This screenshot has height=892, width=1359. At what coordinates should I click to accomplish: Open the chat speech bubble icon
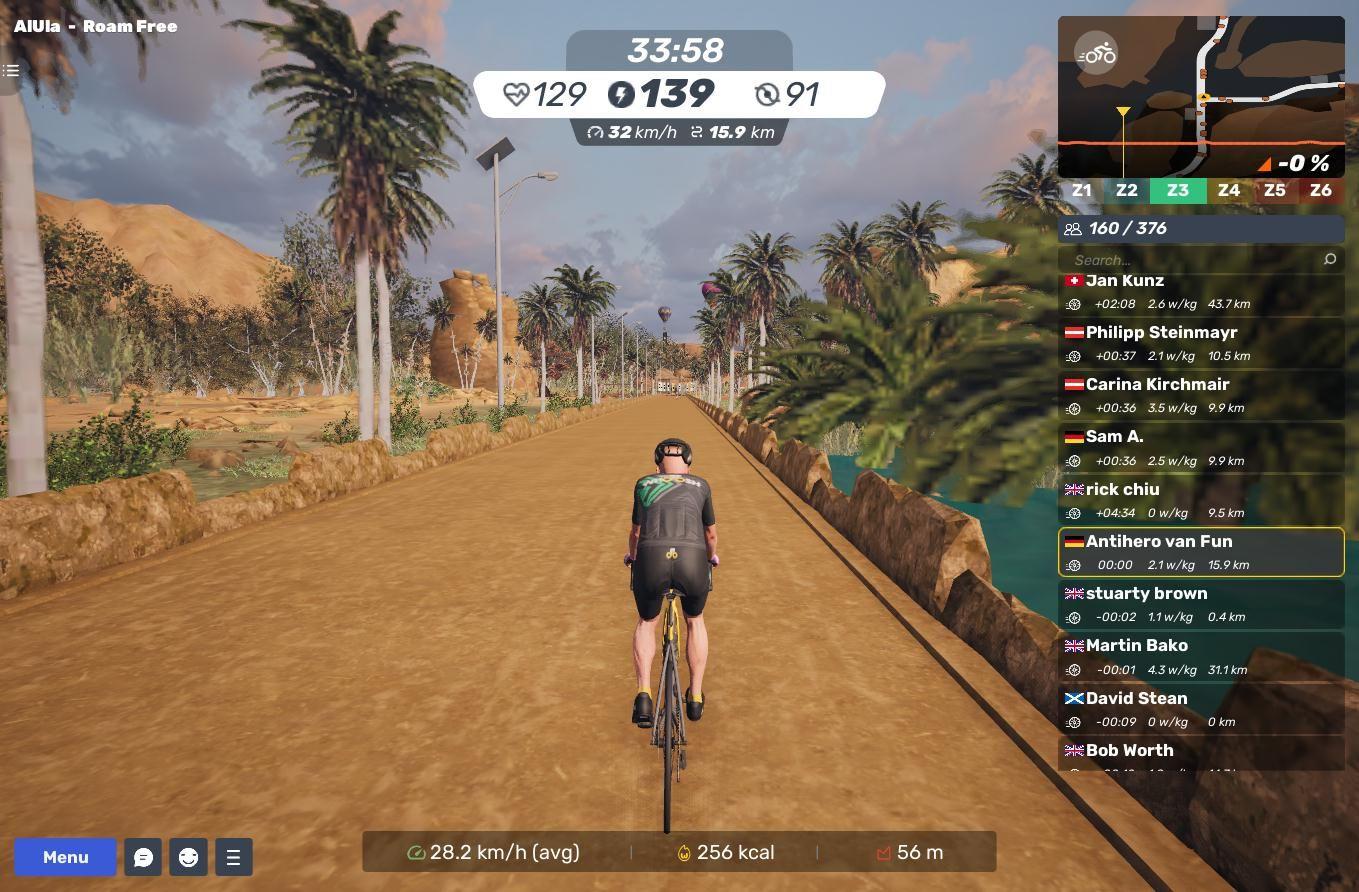pos(143,857)
